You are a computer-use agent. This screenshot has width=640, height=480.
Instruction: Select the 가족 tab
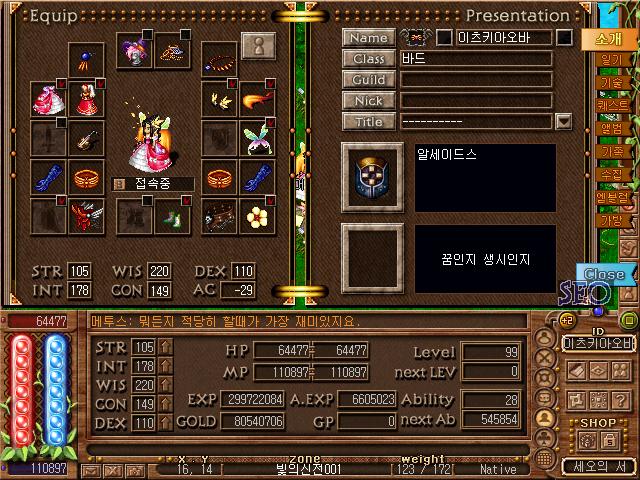610,151
